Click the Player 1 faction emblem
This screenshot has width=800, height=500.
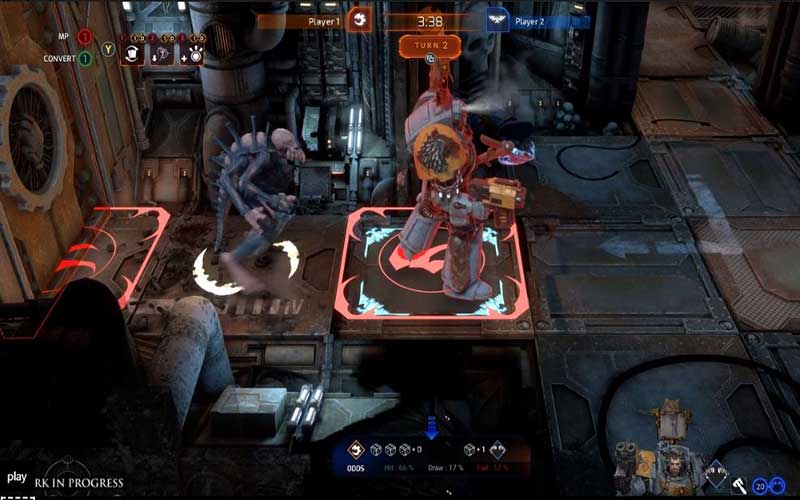coord(358,20)
